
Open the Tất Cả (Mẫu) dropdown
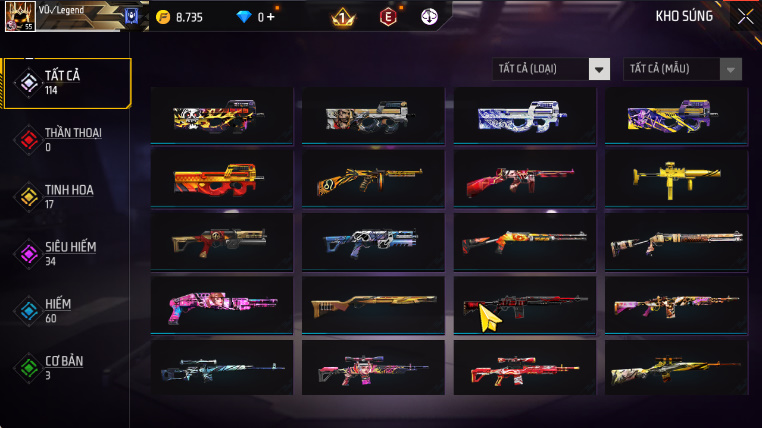coord(683,69)
